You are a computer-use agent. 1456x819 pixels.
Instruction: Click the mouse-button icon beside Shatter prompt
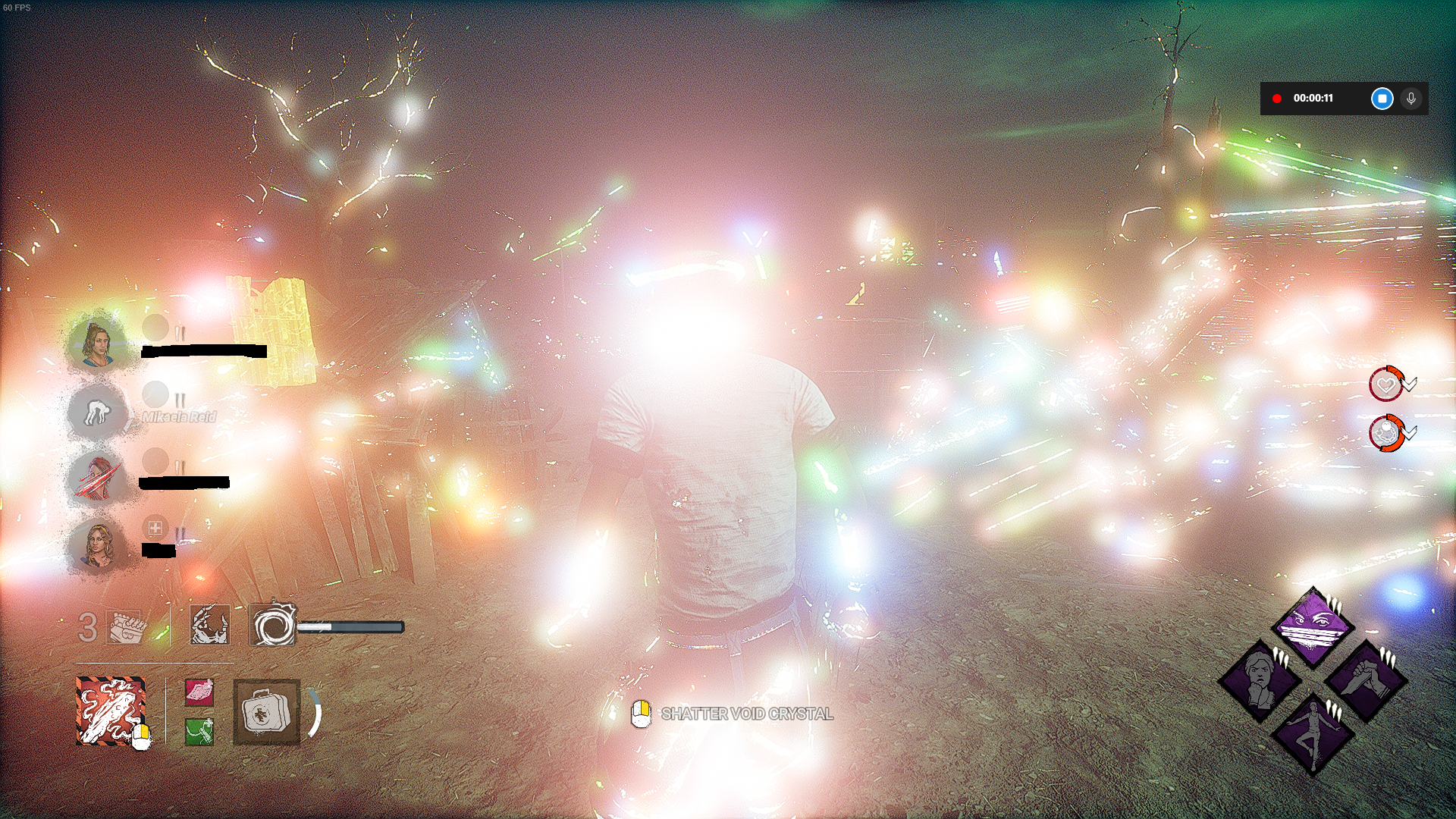641,713
